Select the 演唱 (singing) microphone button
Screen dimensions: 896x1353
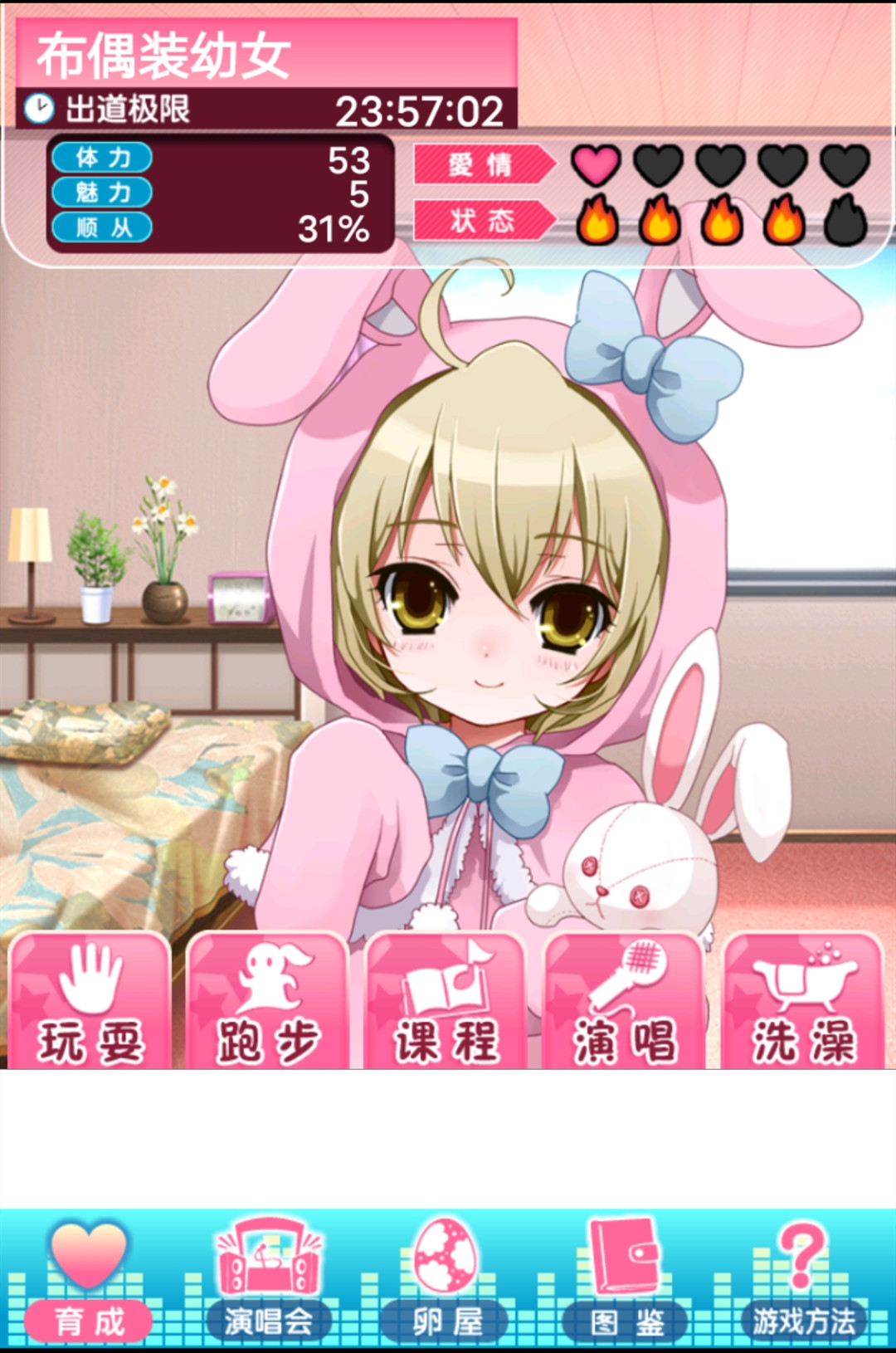[x=625, y=1002]
